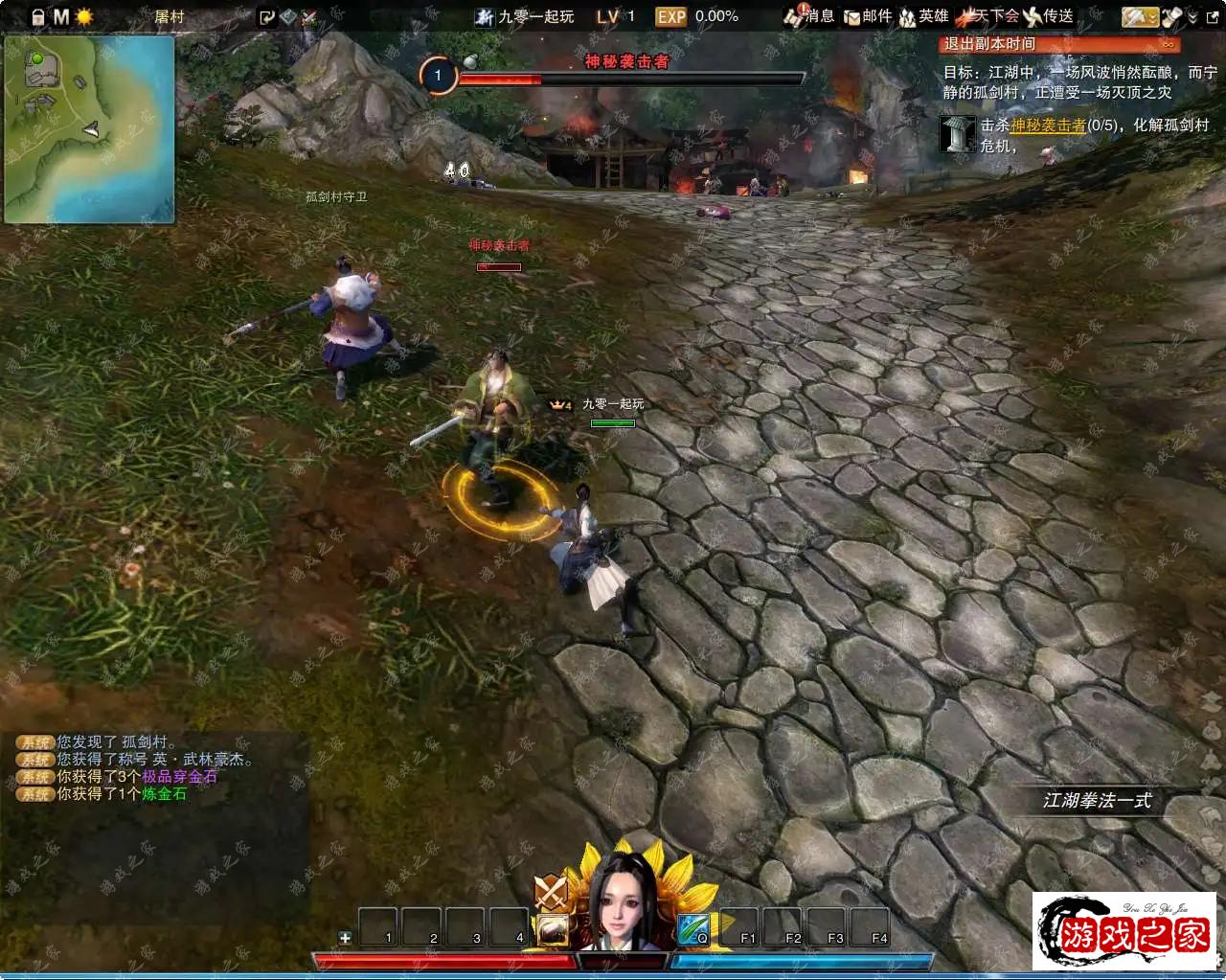Click the sun icon in the top bar
The height and width of the screenshot is (980, 1226).
coord(84,17)
